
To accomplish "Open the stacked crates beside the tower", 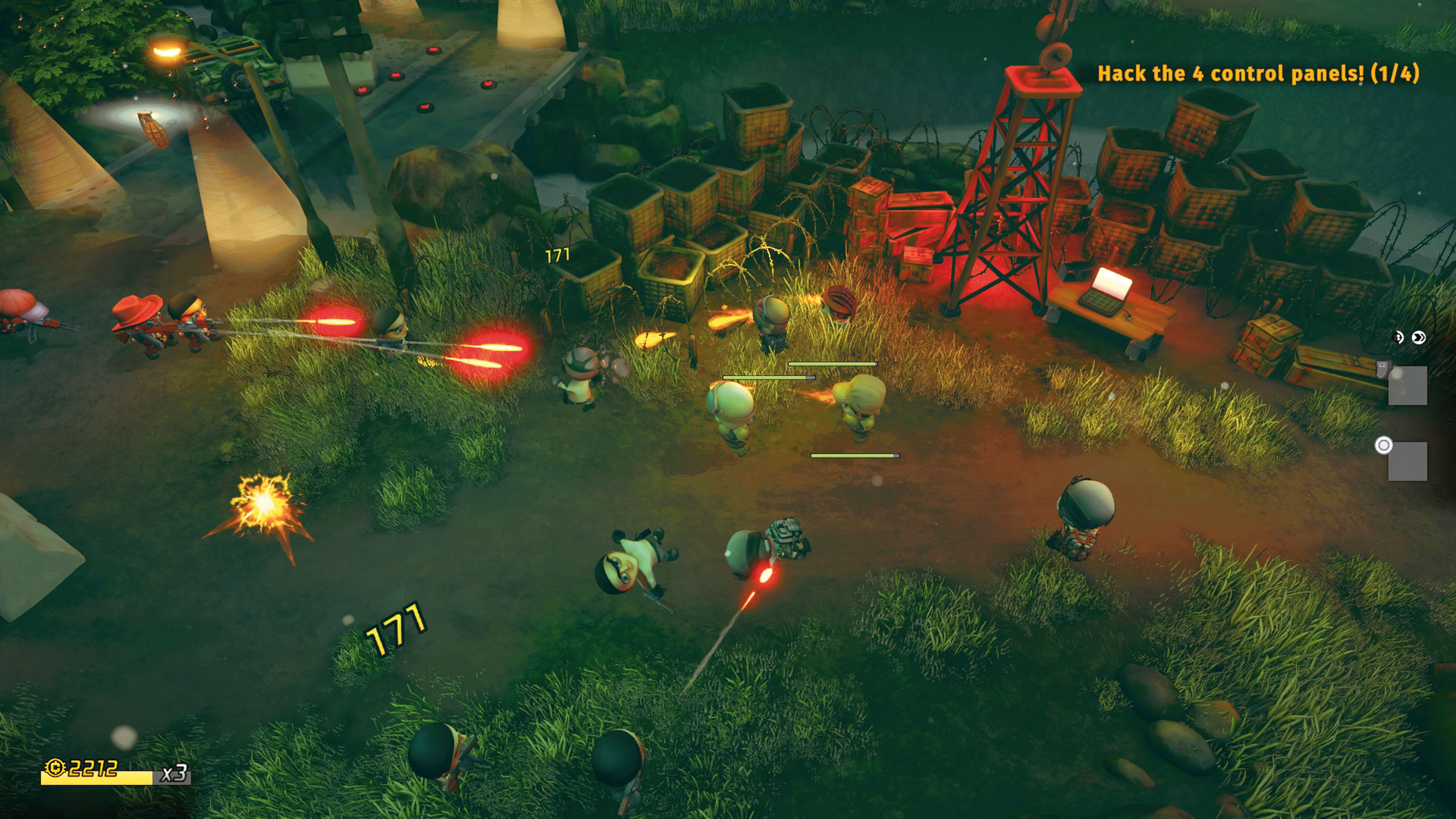I will pyautogui.click(x=906, y=220).
